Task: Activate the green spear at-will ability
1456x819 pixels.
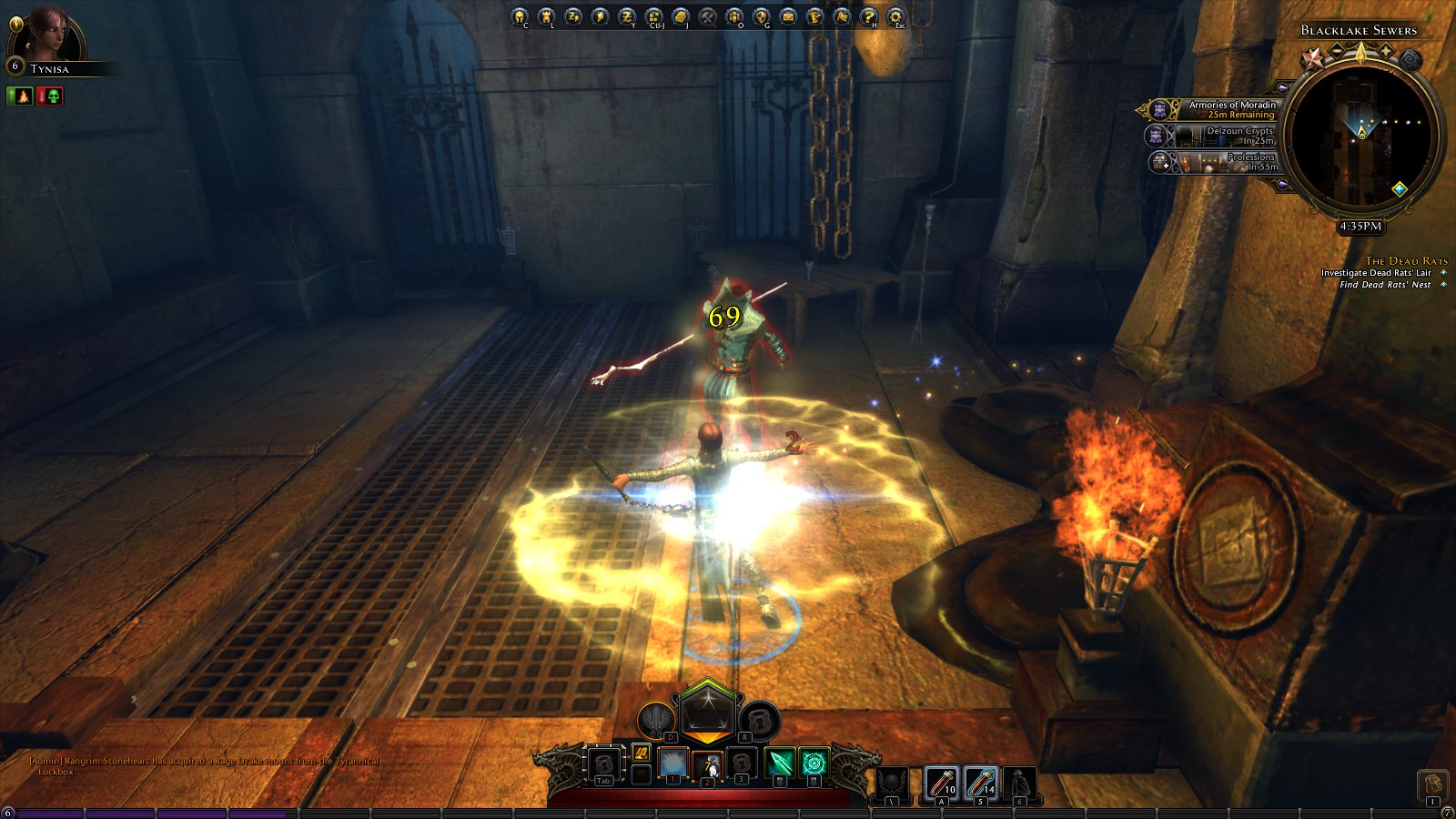Action: coord(780,763)
